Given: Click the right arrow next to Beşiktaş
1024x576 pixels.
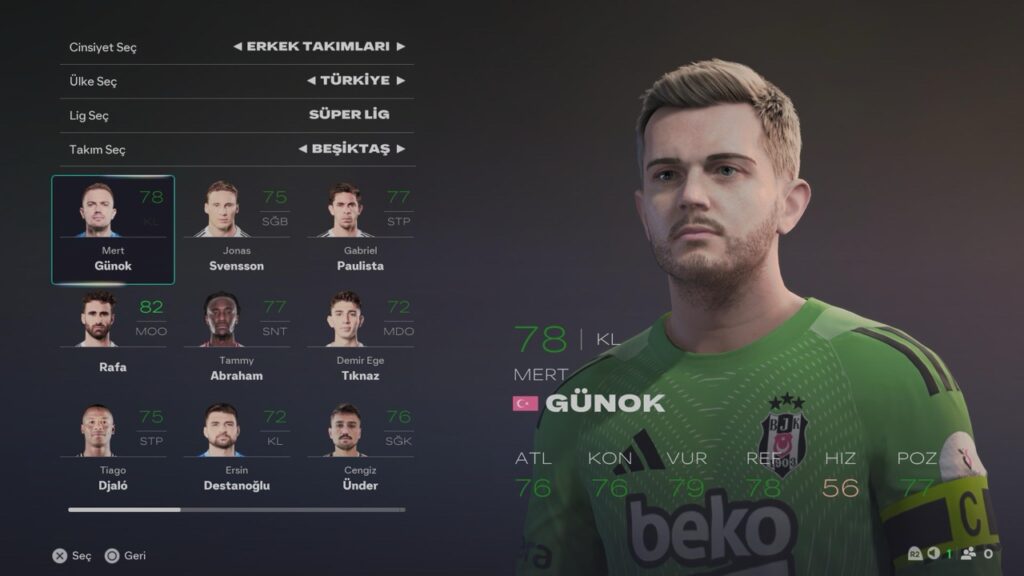Looking at the screenshot, I should [400, 149].
